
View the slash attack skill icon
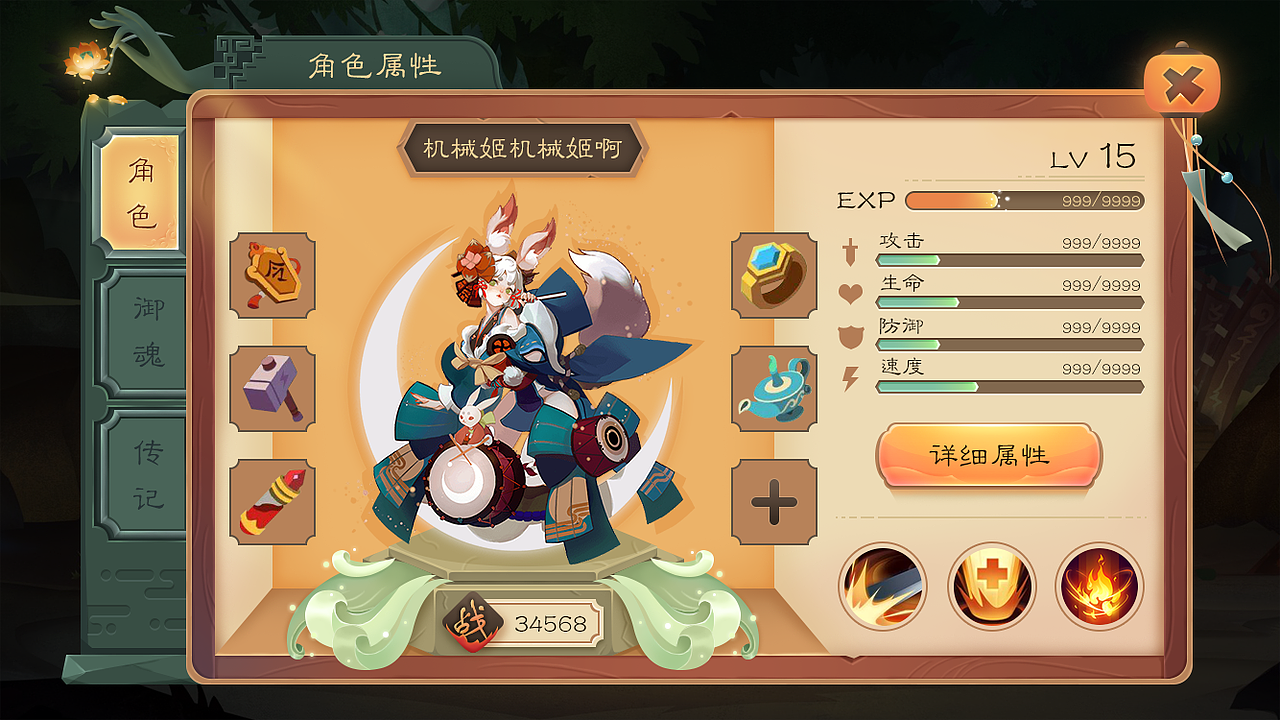tap(883, 588)
